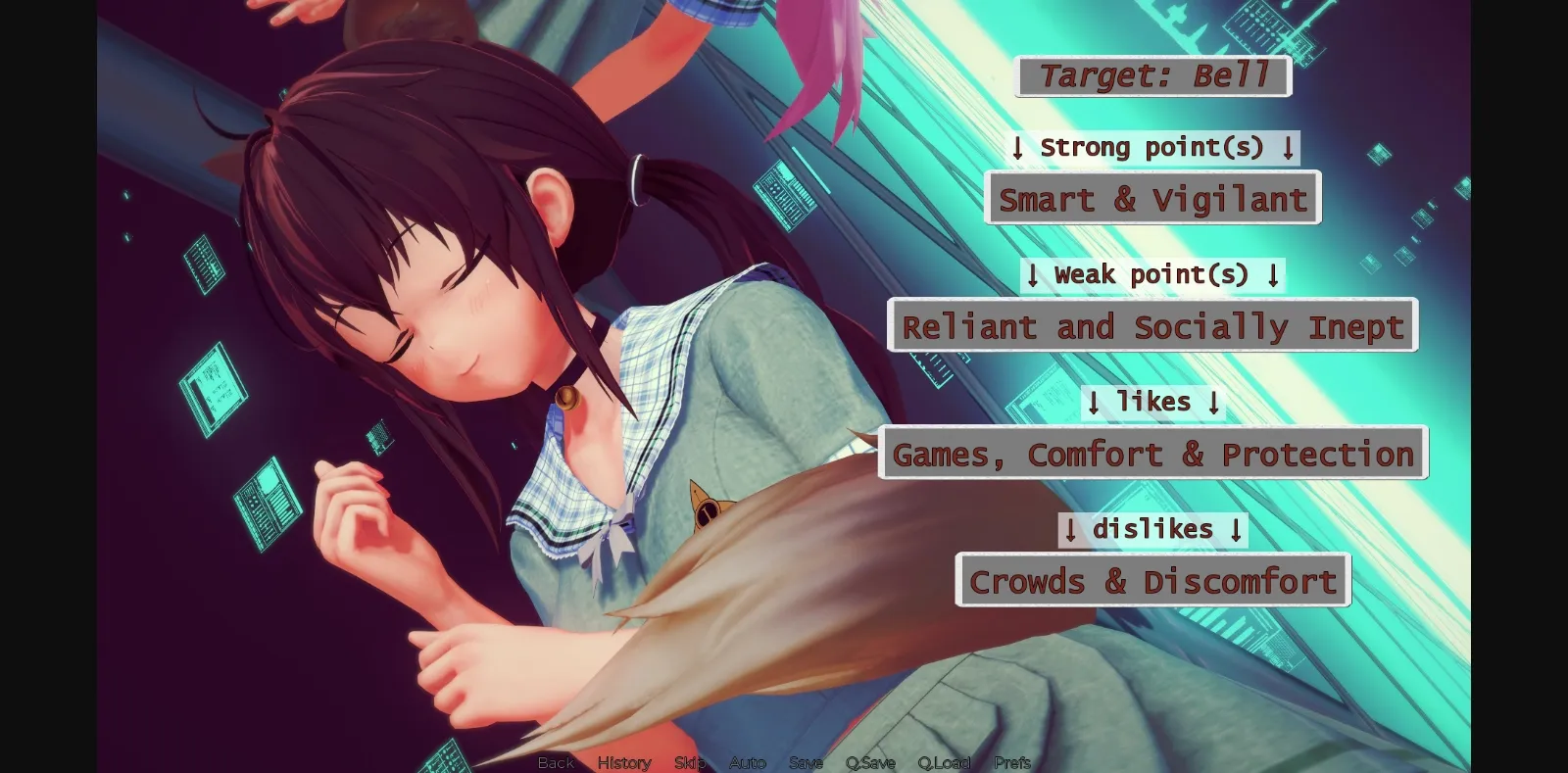Viewport: 1568px width, 773px height.
Task: Select the "Reliant and Socially Inept" weak point
Action: pyautogui.click(x=1152, y=325)
